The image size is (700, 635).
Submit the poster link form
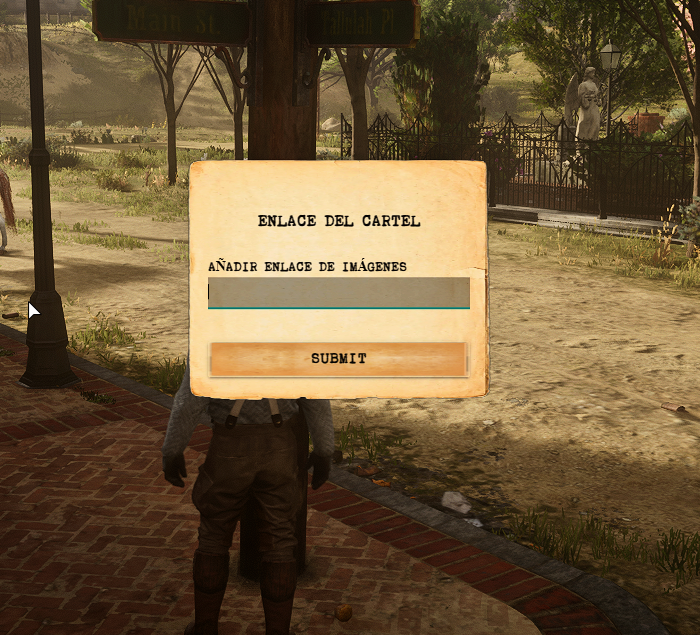pos(338,359)
